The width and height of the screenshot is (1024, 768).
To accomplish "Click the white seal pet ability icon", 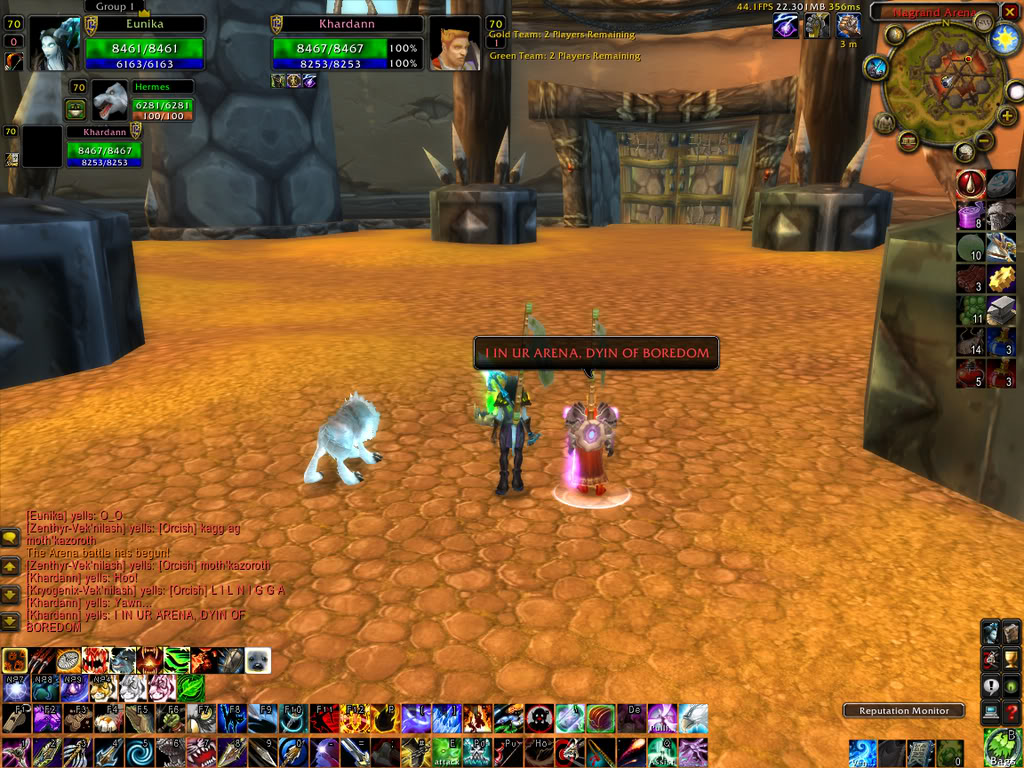I will [x=257, y=661].
